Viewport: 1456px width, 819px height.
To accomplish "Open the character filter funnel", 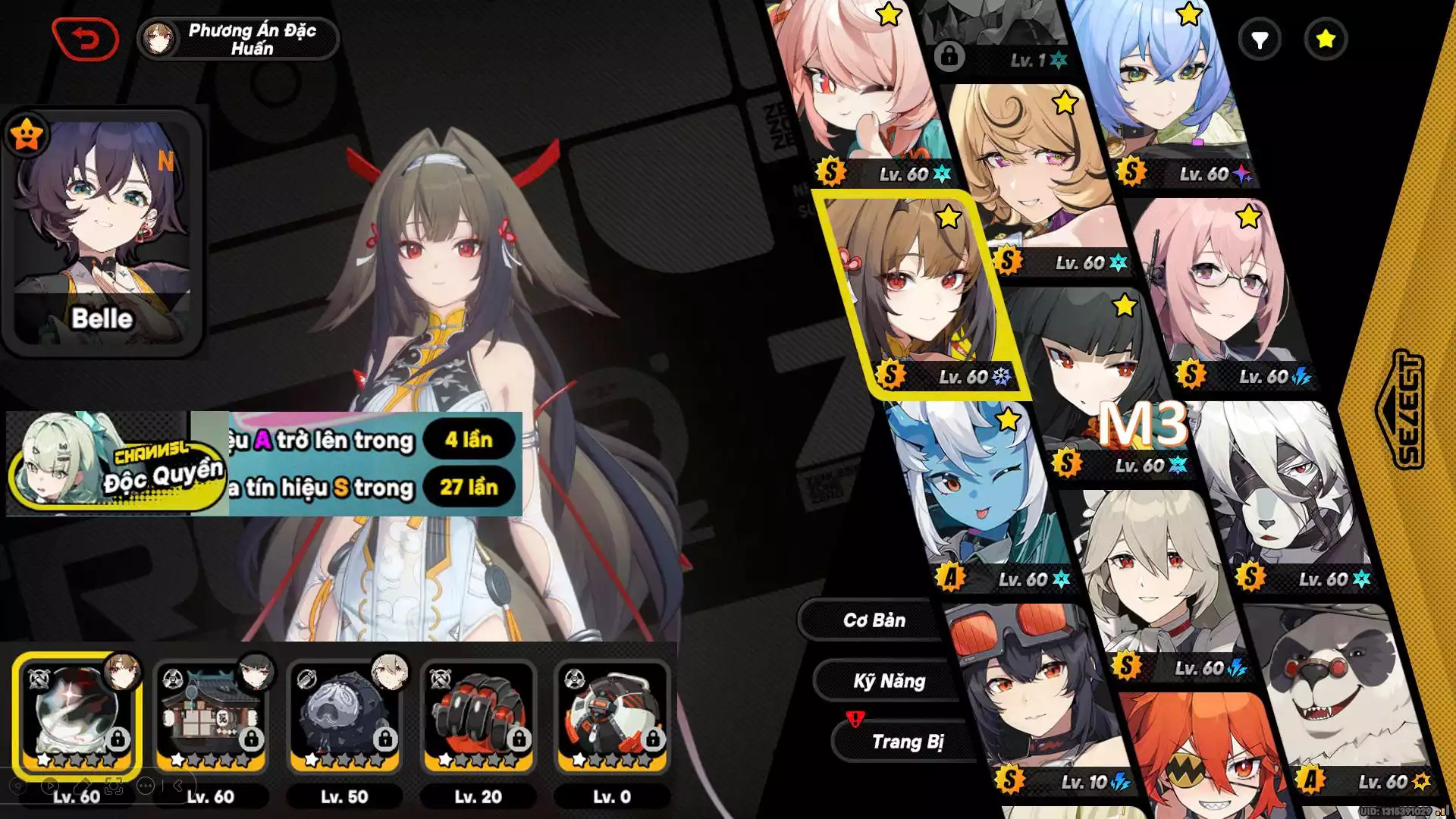I will (1260, 39).
